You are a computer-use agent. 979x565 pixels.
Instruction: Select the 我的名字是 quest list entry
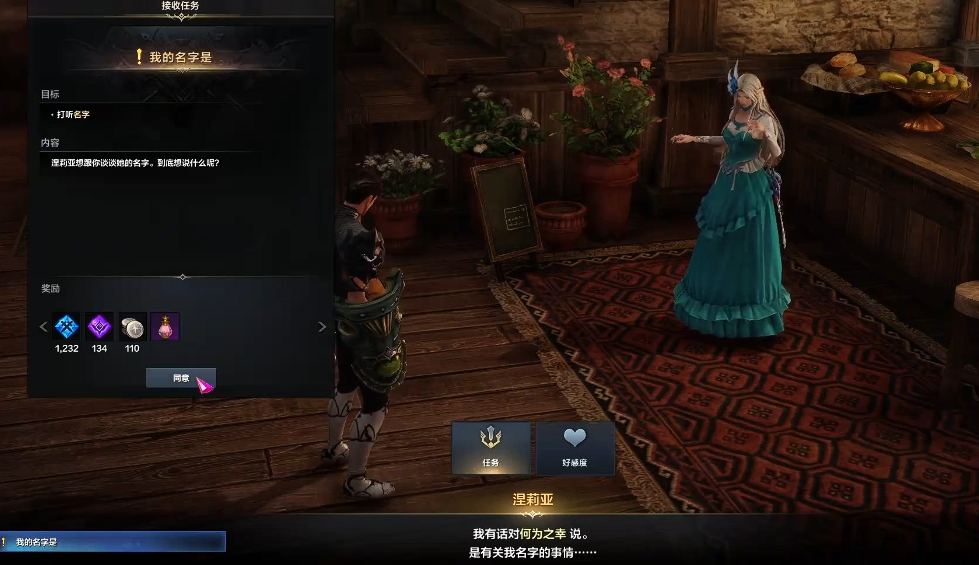[x=113, y=542]
